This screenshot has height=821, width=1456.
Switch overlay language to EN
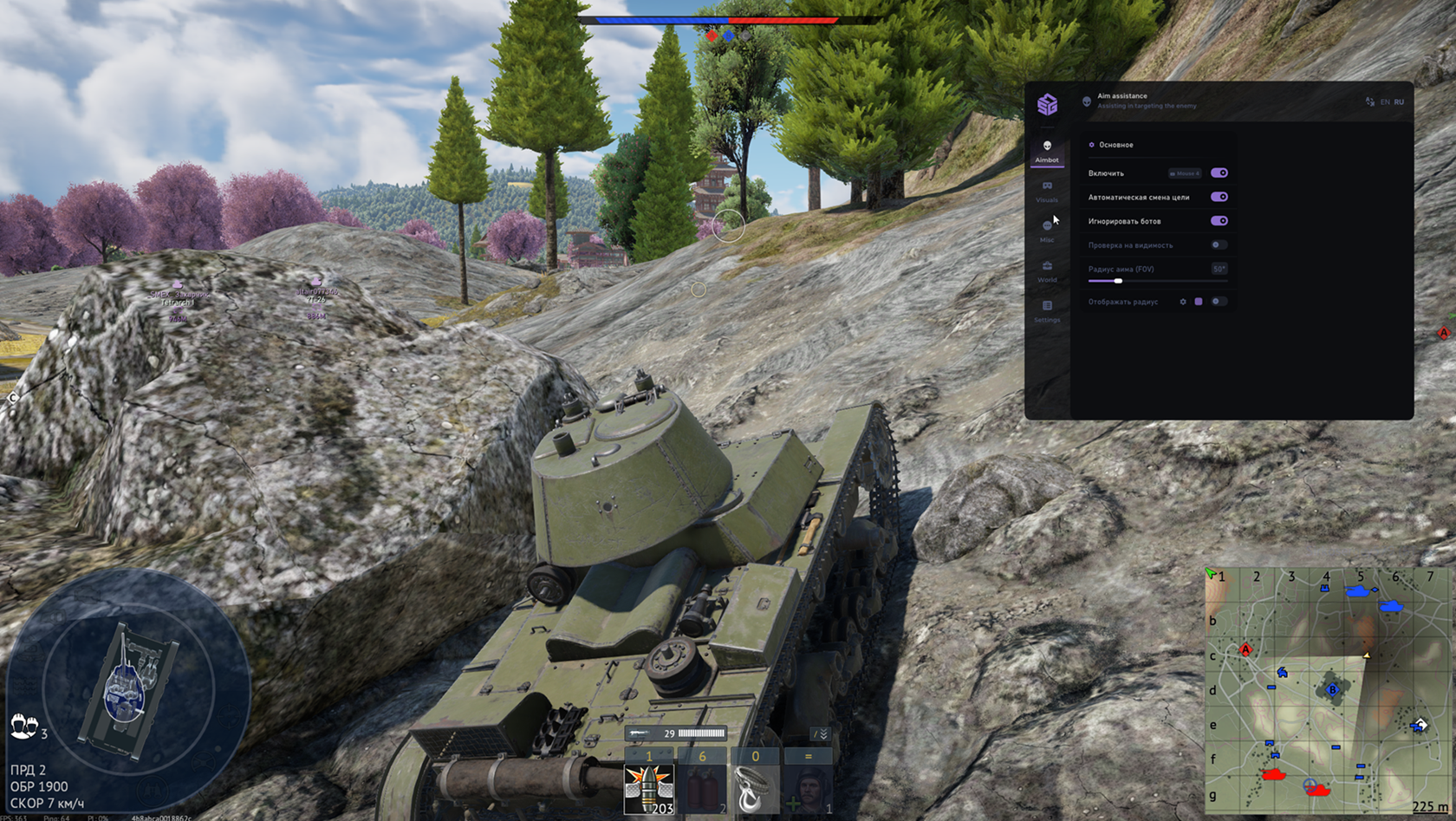tap(1385, 102)
